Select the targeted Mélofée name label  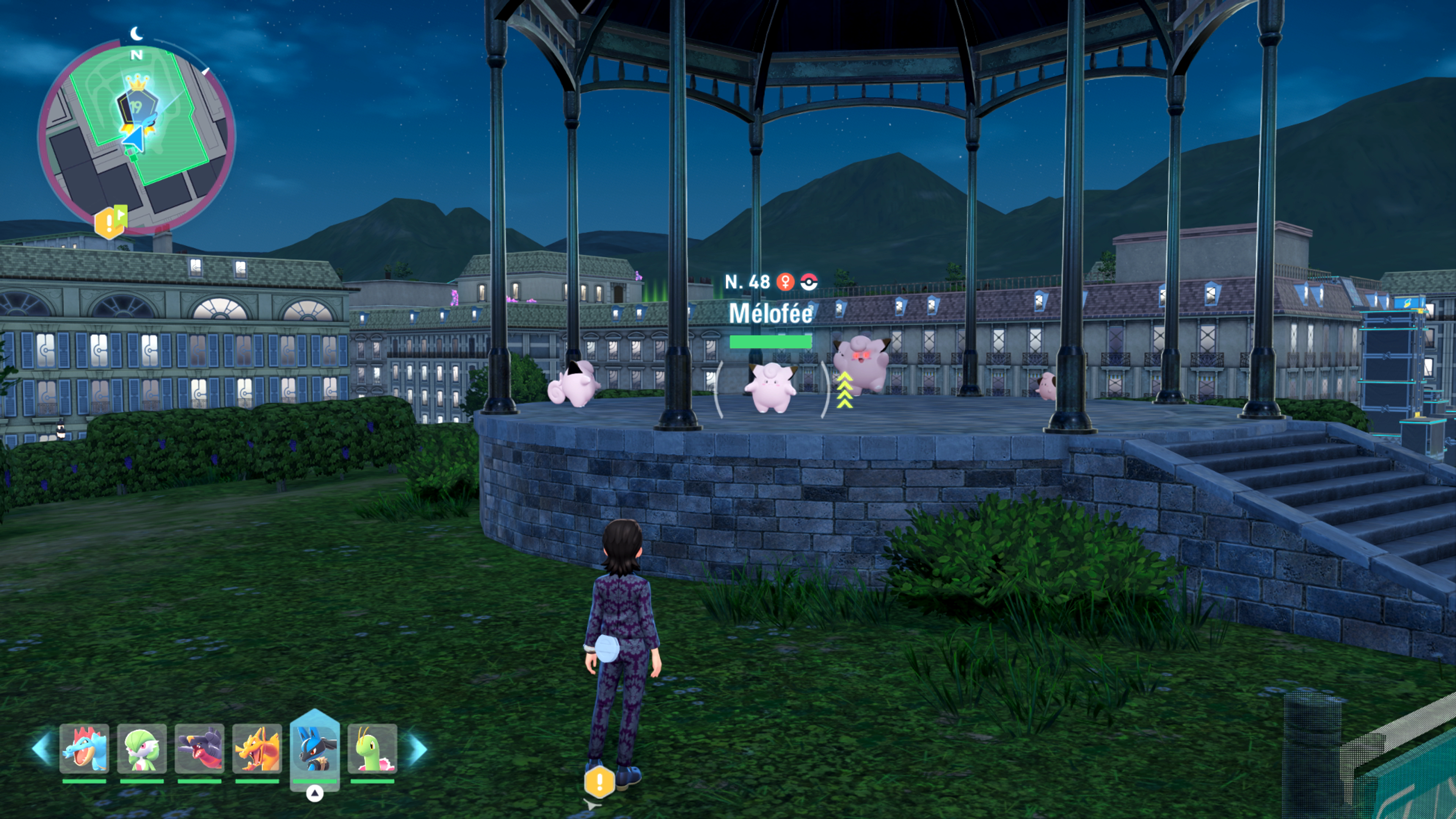tap(770, 314)
